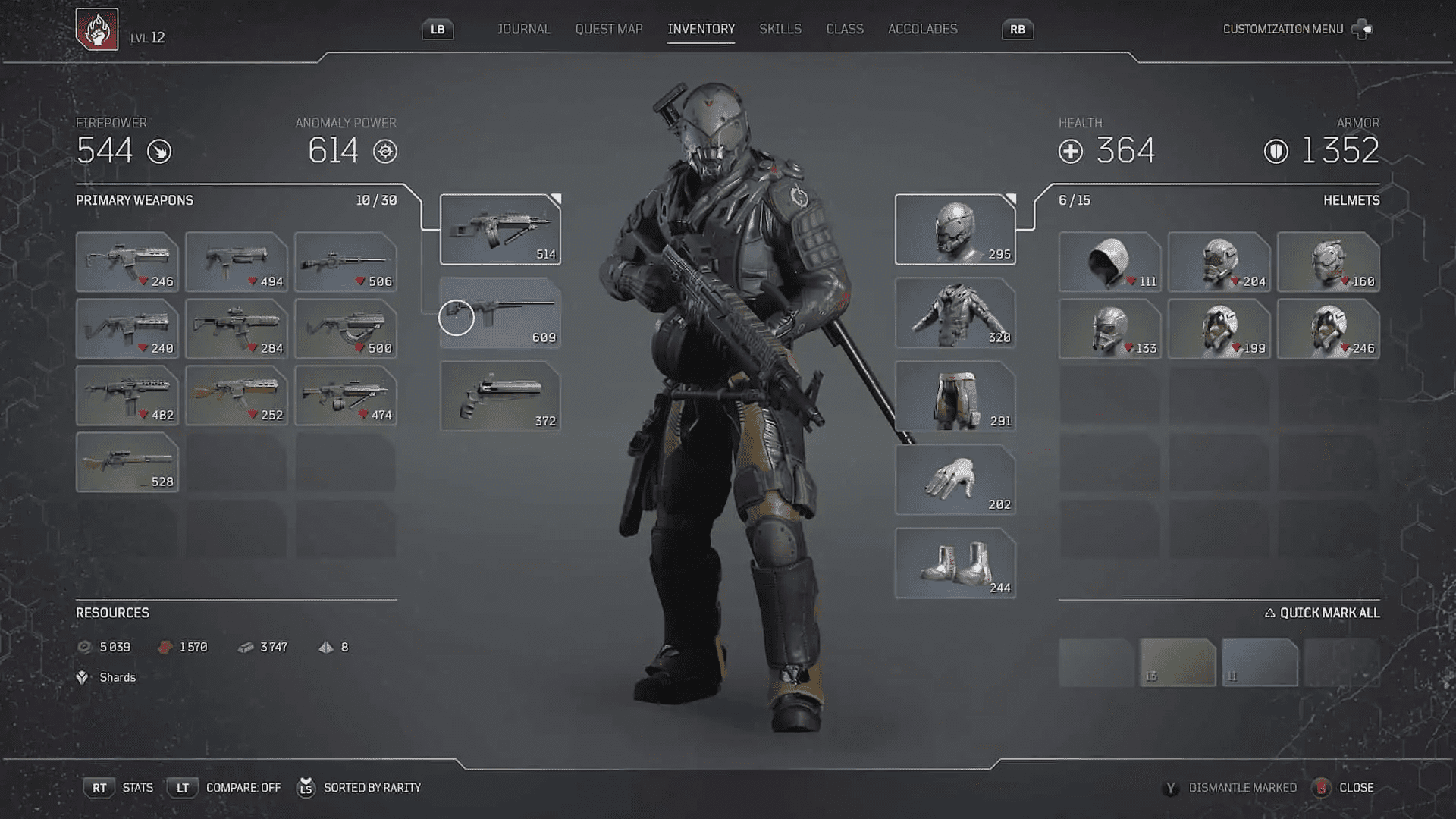Choose the equipped boots rated 244
Image resolution: width=1456 pixels, height=819 pixels.
[x=955, y=563]
